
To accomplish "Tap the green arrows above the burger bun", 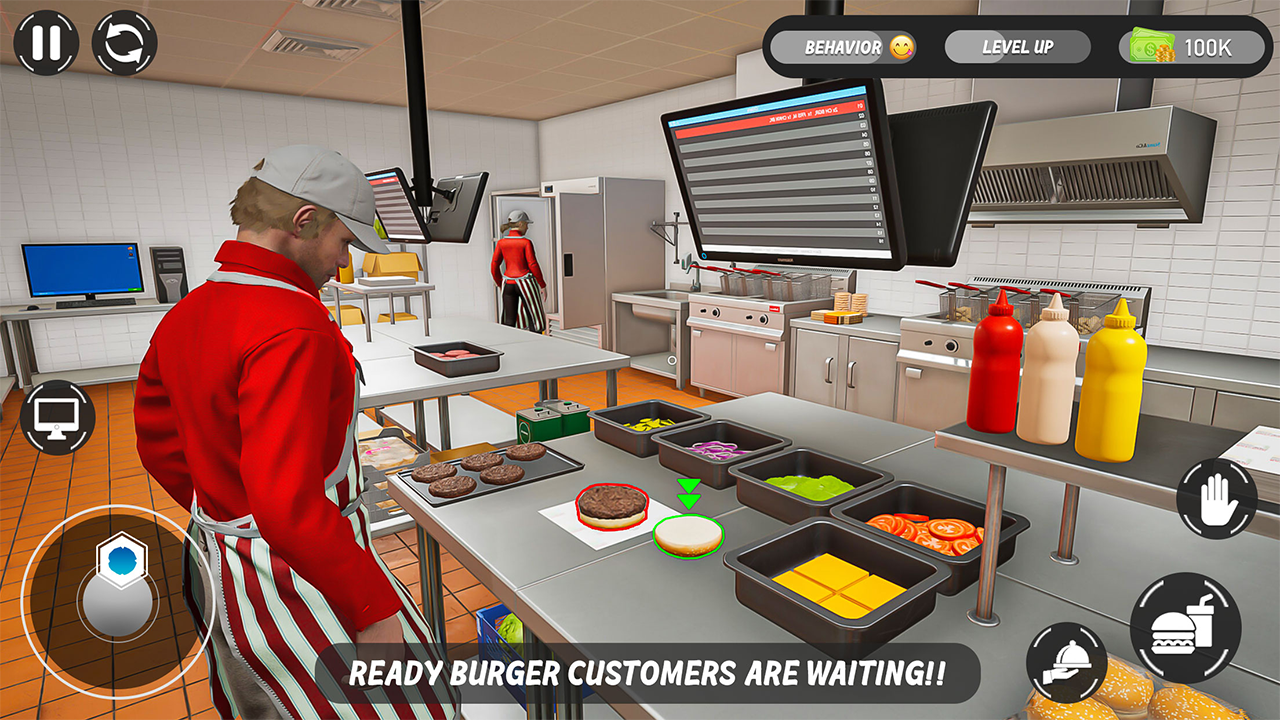I will click(687, 495).
